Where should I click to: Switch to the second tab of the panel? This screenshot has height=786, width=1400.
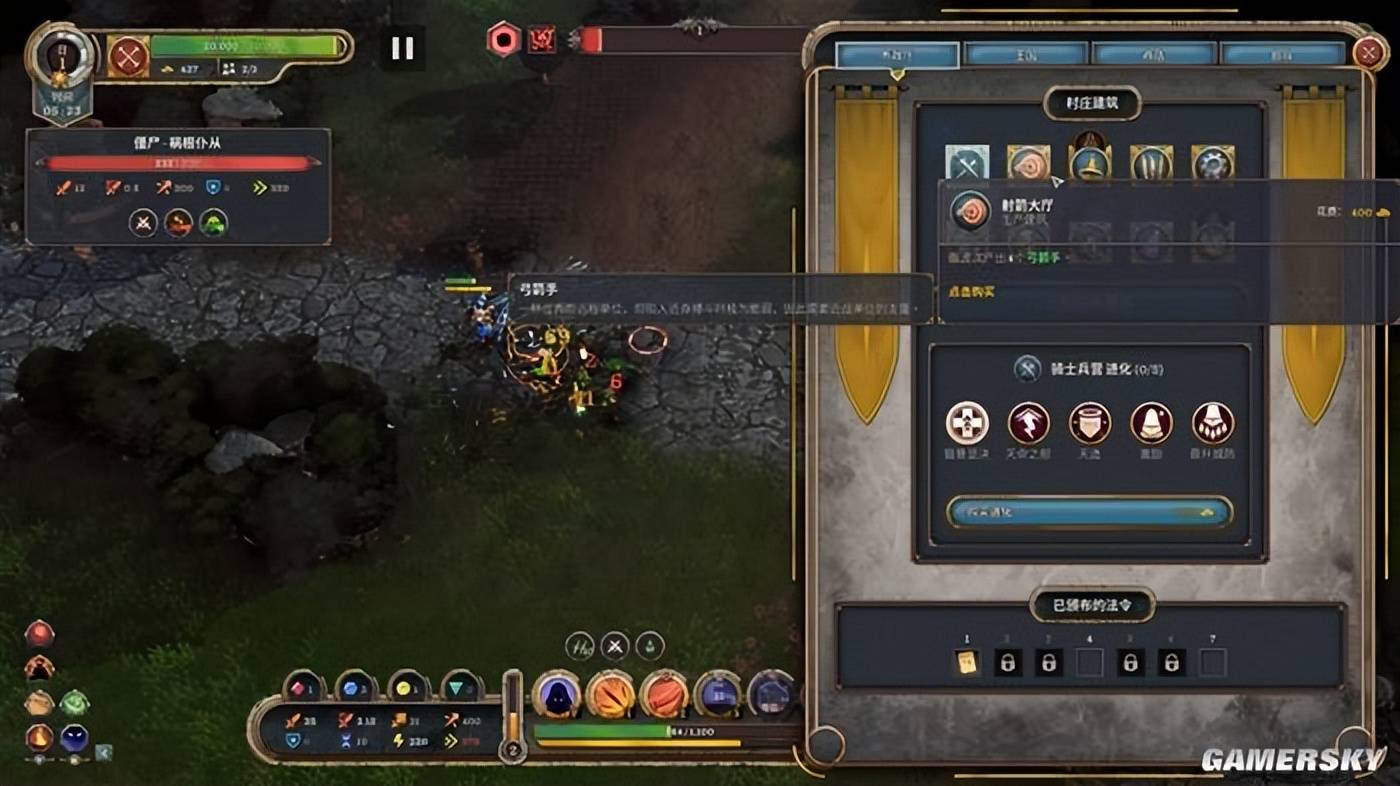[x=1026, y=54]
